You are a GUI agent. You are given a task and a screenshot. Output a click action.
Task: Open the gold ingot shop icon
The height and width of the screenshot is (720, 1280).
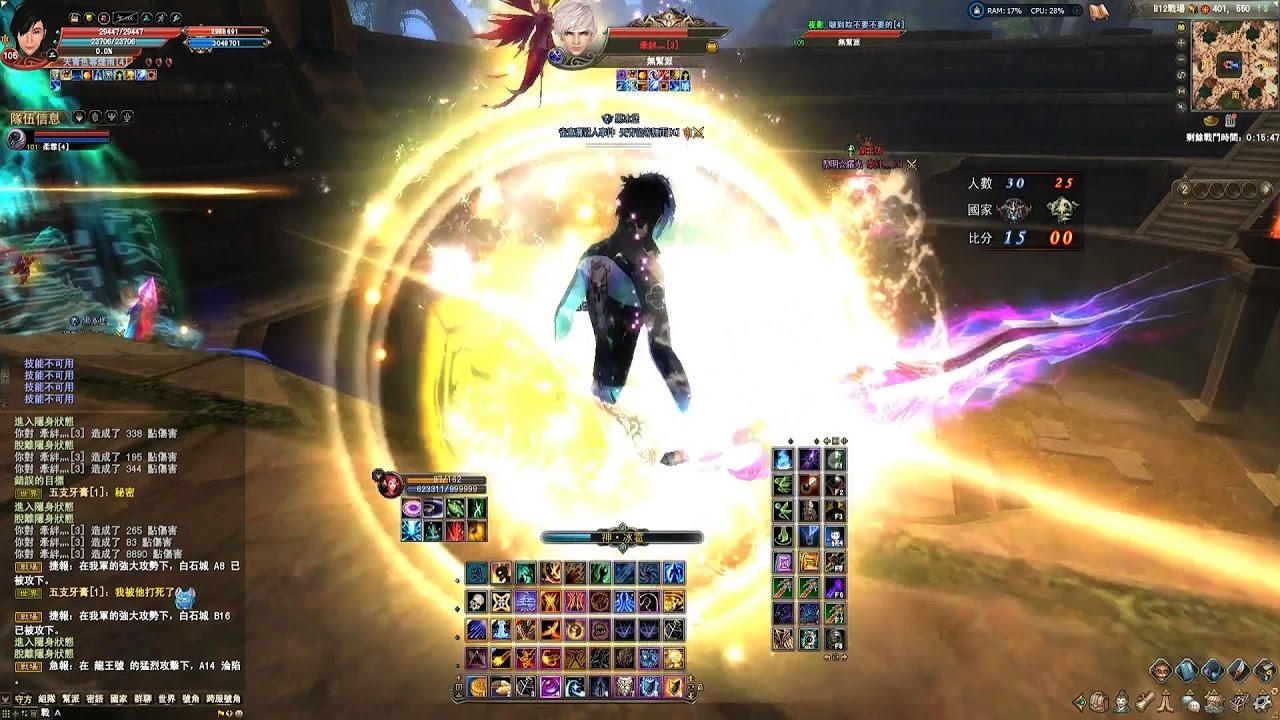coord(1212,120)
